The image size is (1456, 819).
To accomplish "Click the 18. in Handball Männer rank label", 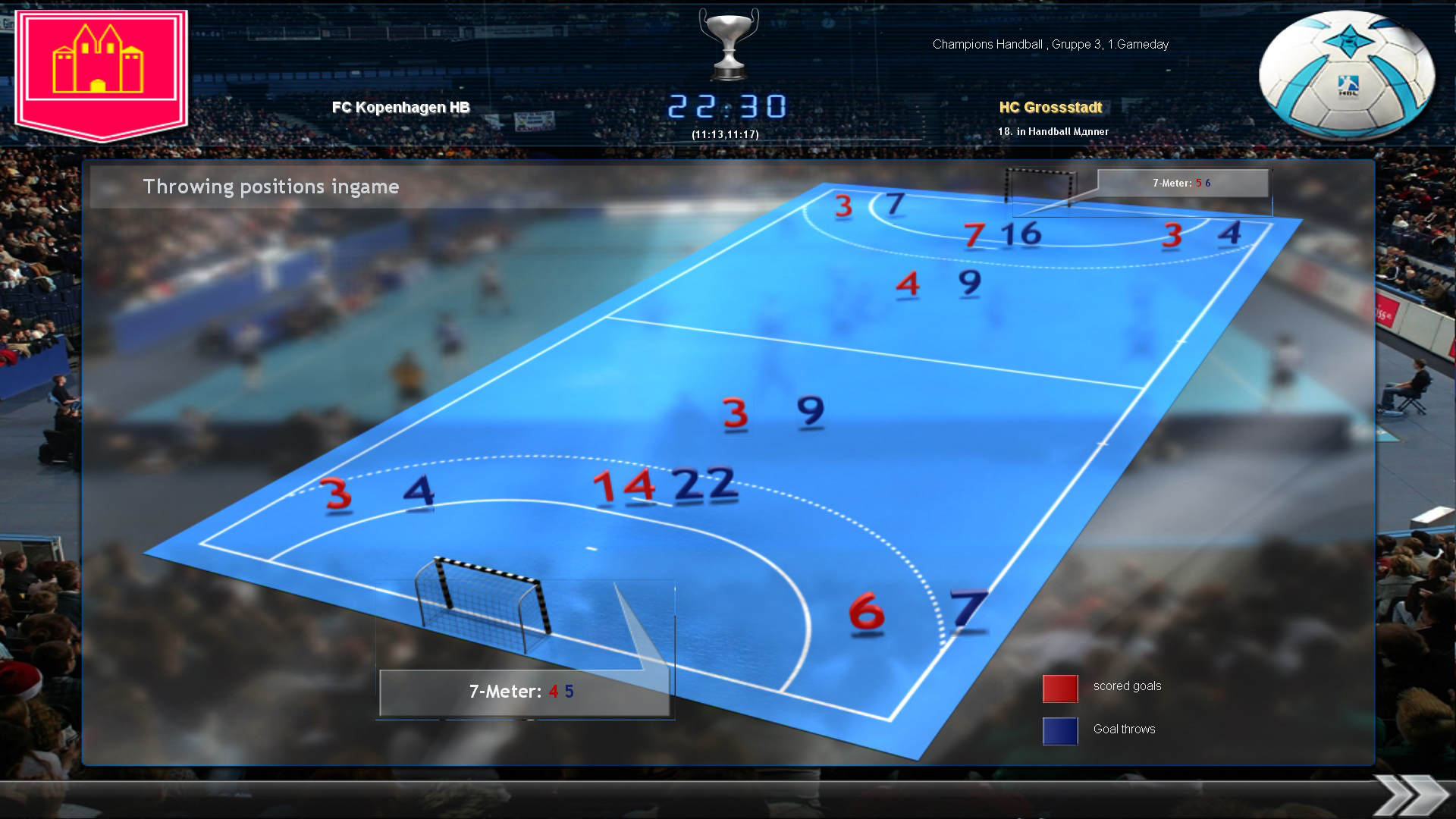I will click(1053, 131).
